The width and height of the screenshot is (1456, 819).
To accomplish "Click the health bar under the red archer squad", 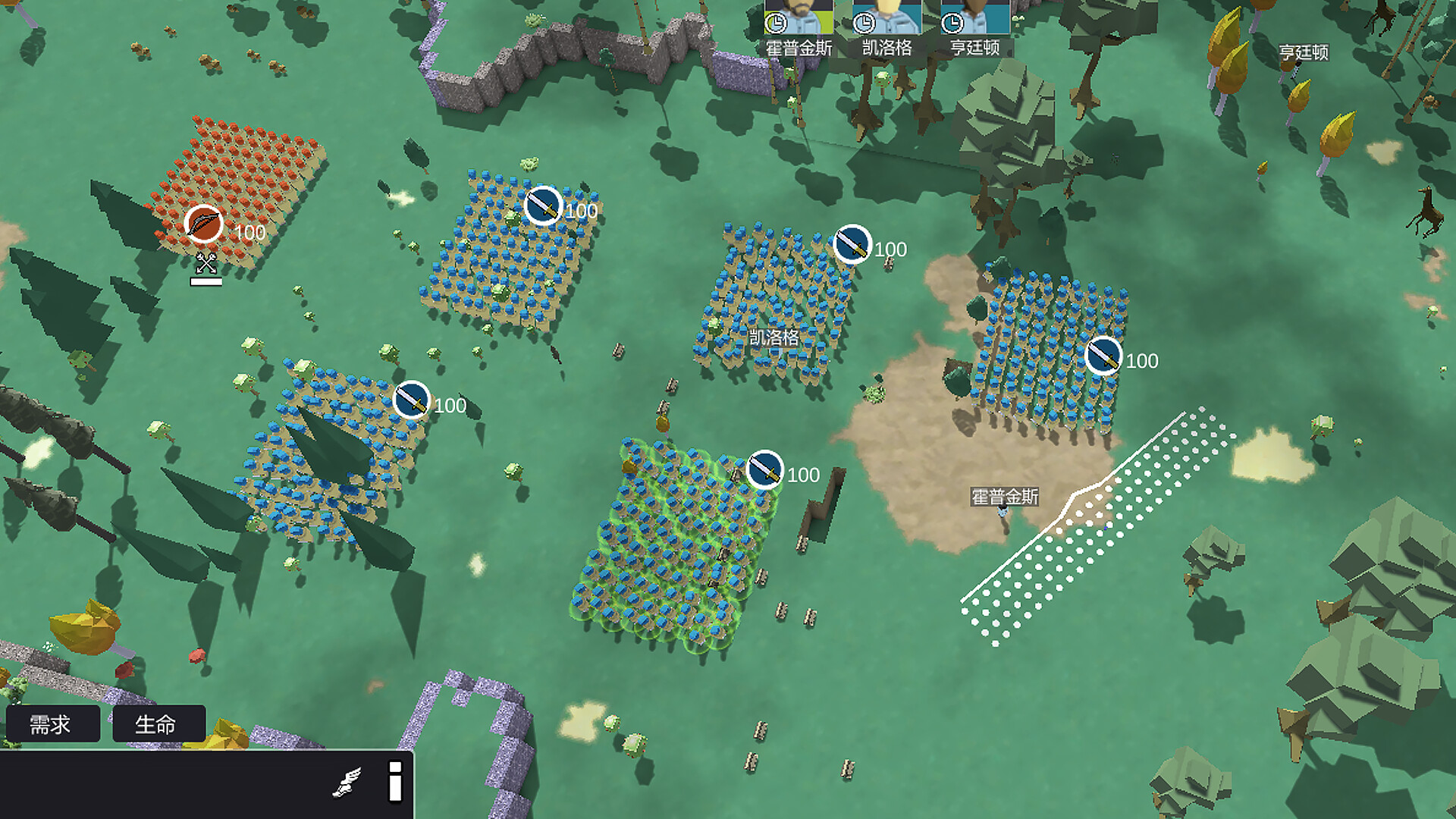I will [x=206, y=283].
